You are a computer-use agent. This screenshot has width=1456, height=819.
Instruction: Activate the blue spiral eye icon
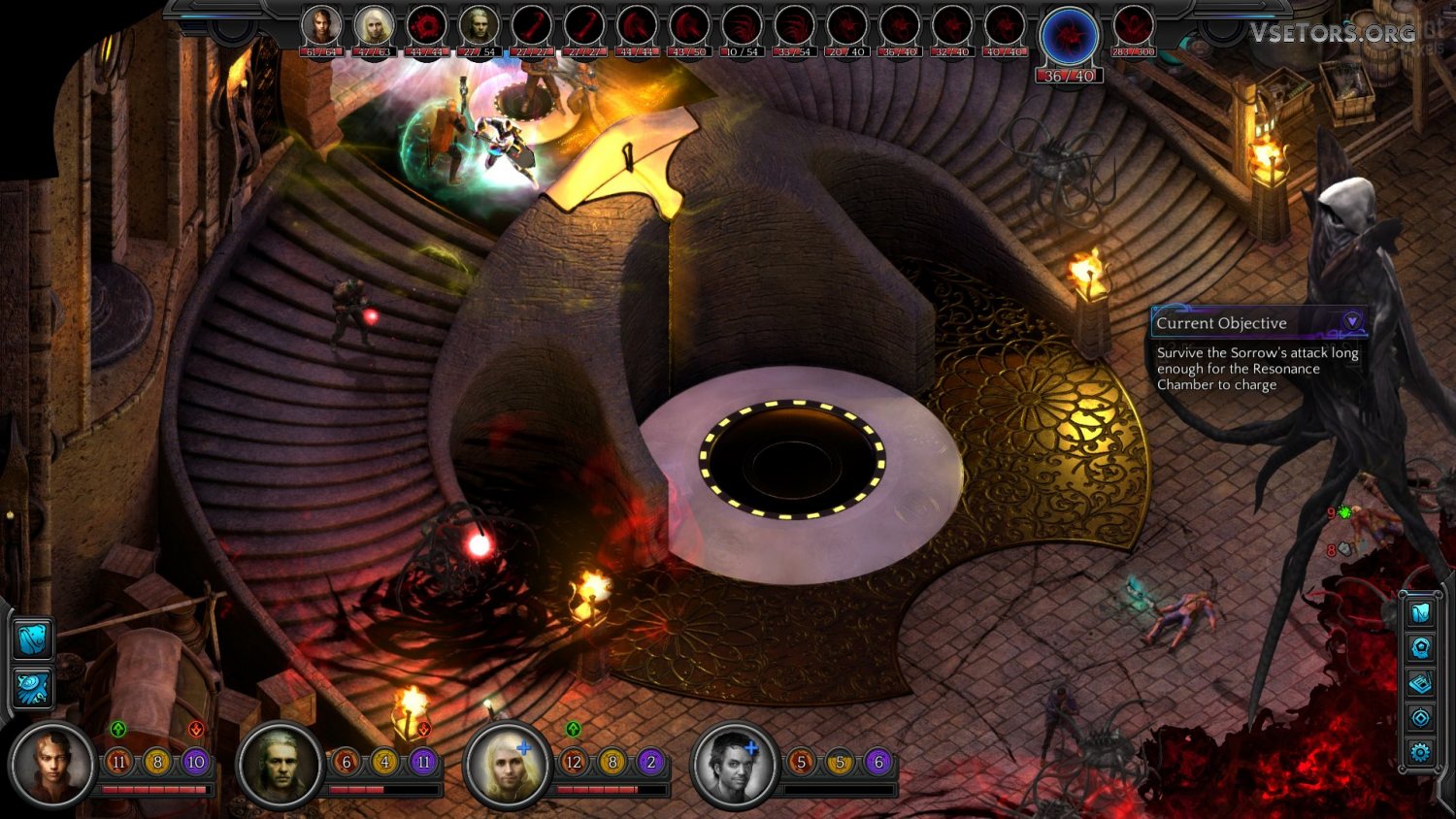(x=33, y=687)
